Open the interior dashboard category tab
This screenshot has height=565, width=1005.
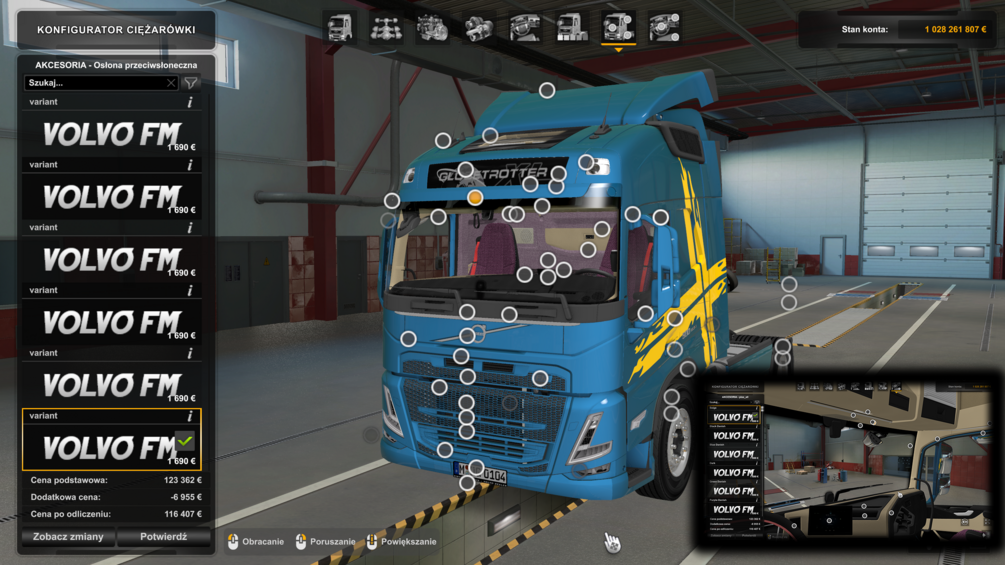click(x=525, y=28)
